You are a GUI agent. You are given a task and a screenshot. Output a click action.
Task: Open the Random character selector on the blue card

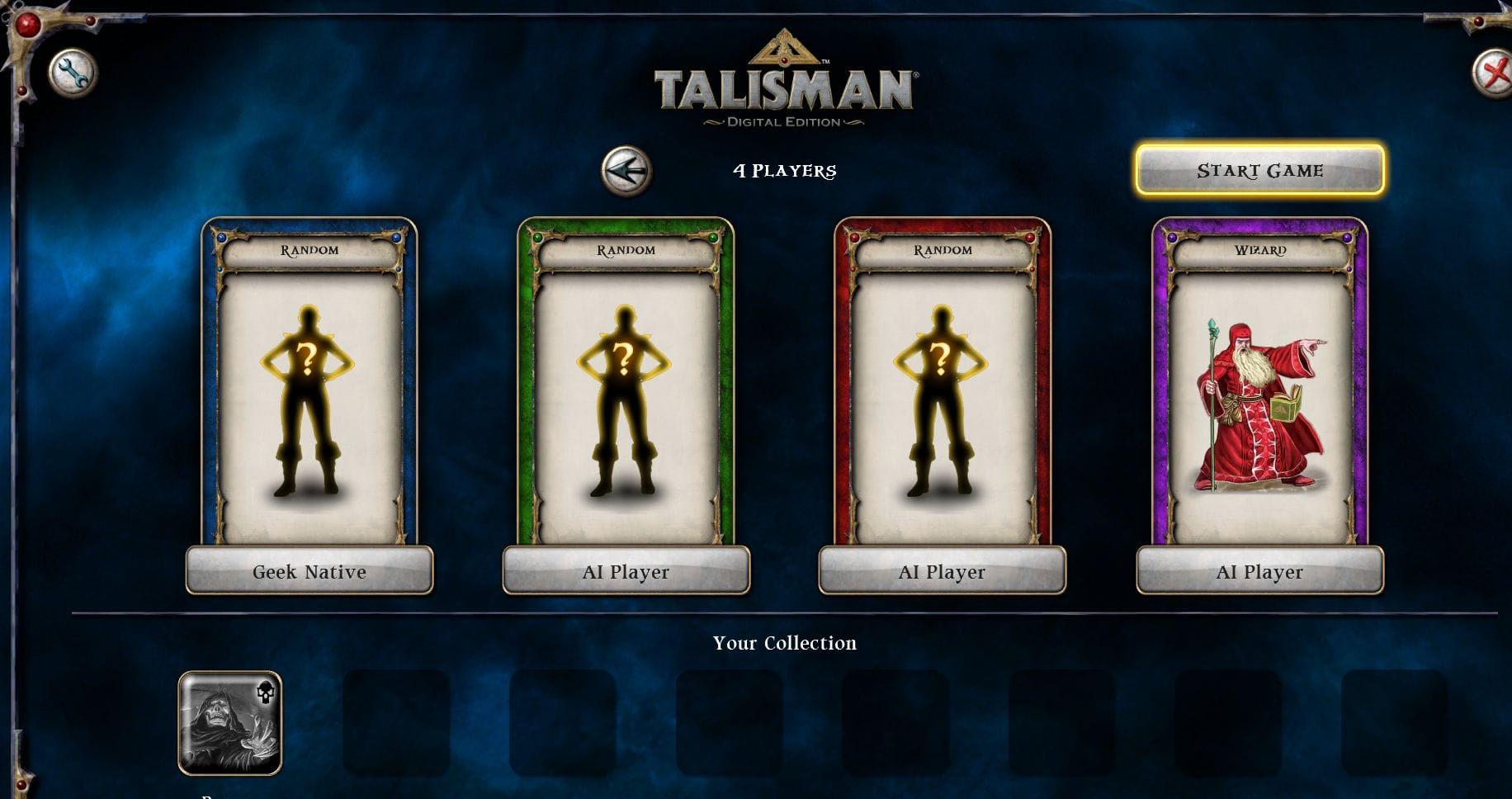309,248
